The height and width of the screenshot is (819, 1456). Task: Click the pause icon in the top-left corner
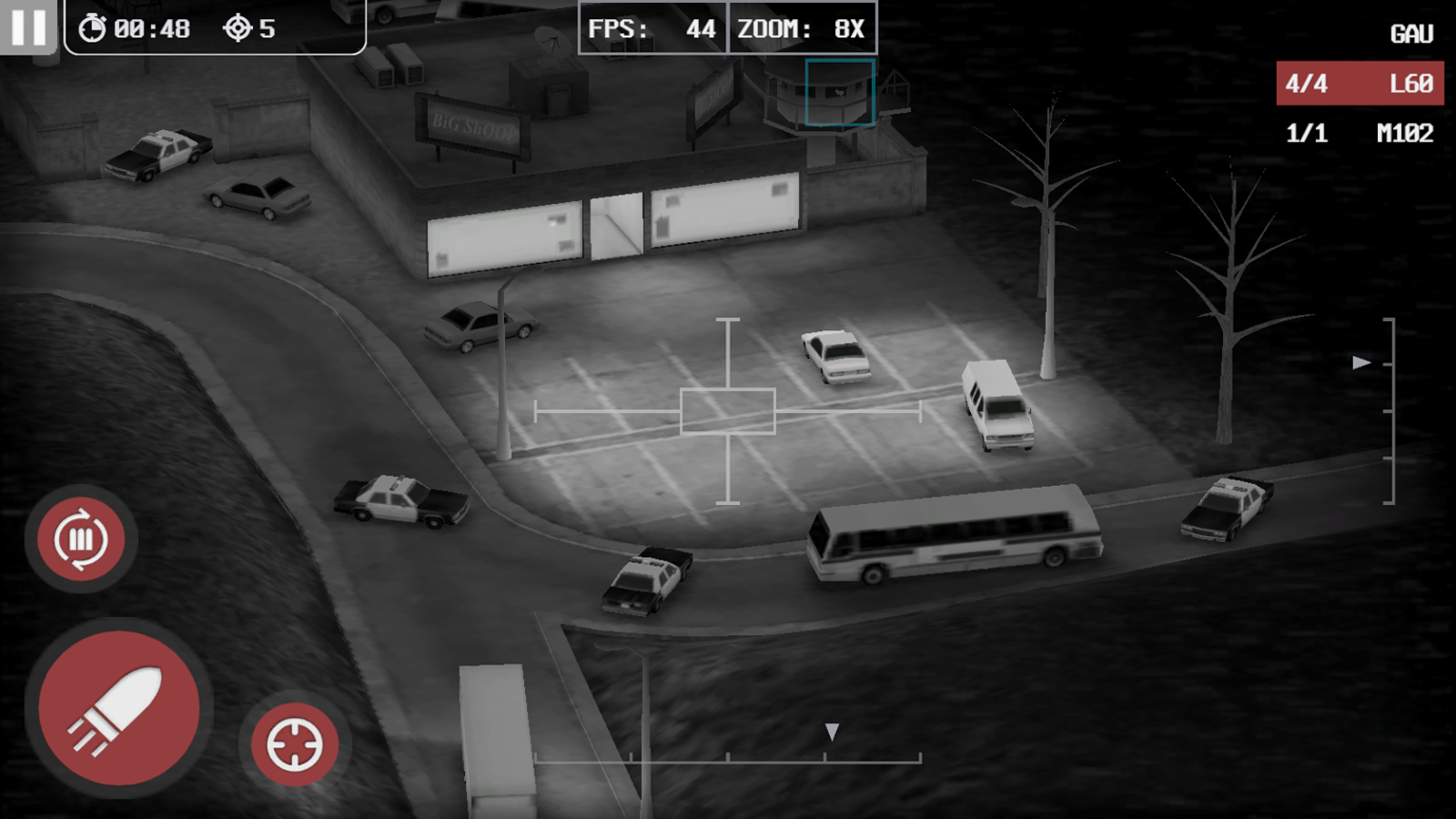[x=28, y=28]
